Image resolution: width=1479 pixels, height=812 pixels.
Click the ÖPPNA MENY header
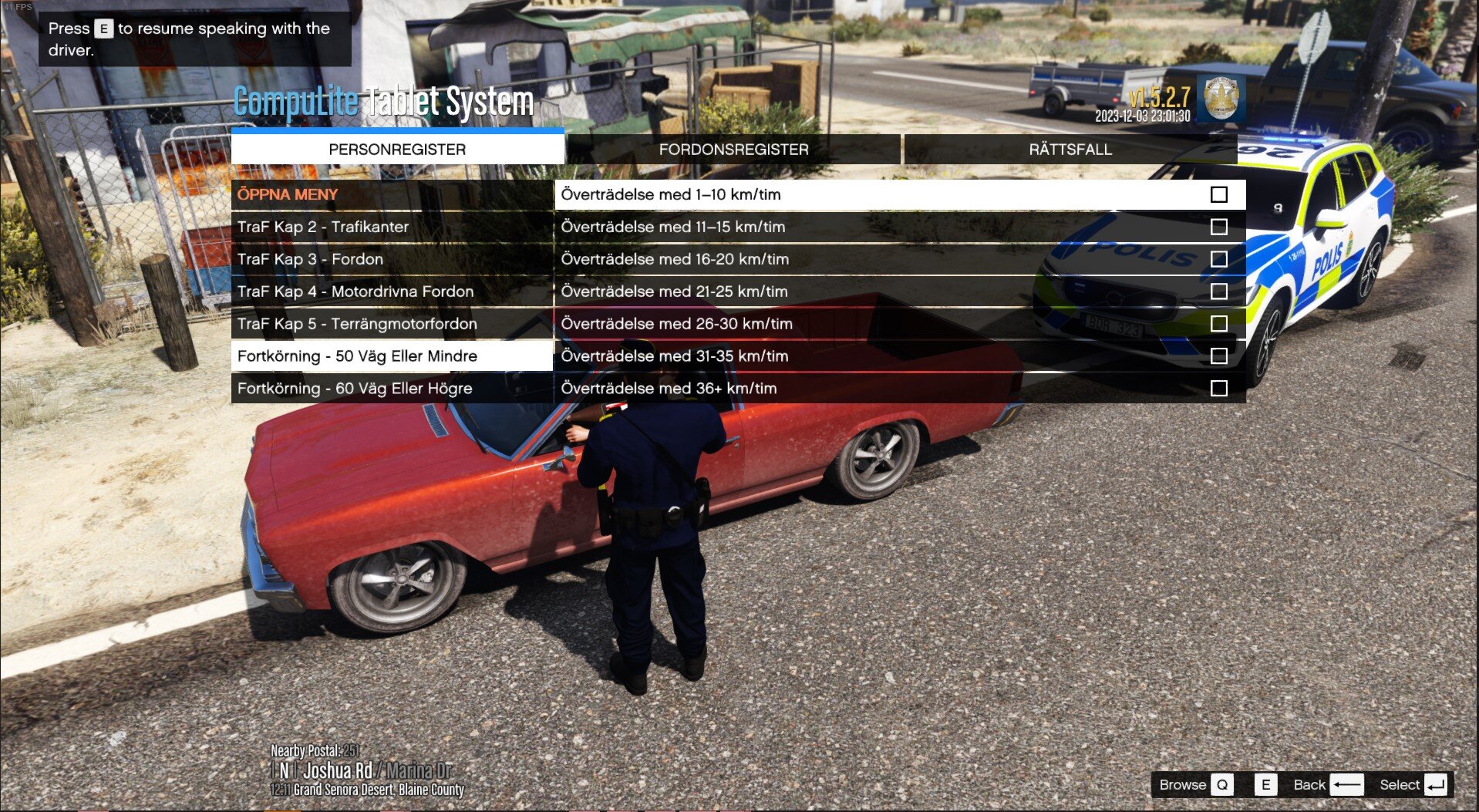pyautogui.click(x=288, y=194)
